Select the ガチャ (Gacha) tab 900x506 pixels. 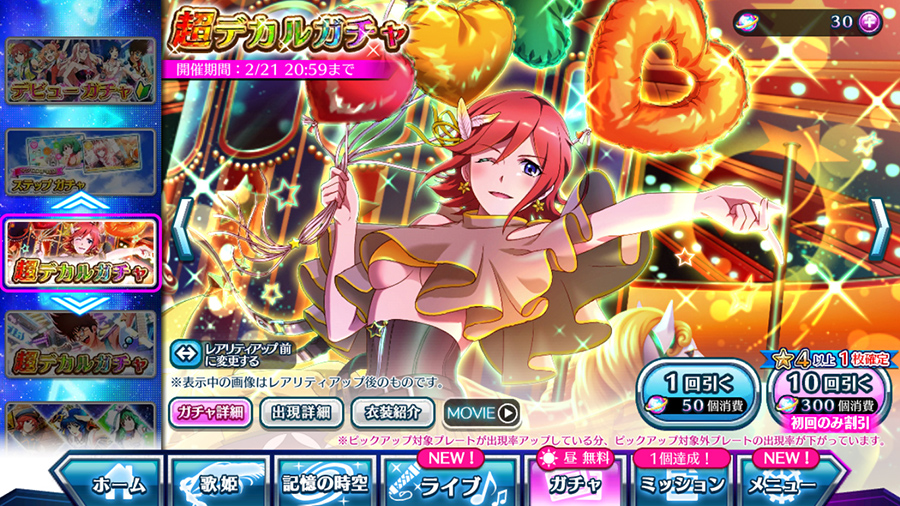(573, 483)
